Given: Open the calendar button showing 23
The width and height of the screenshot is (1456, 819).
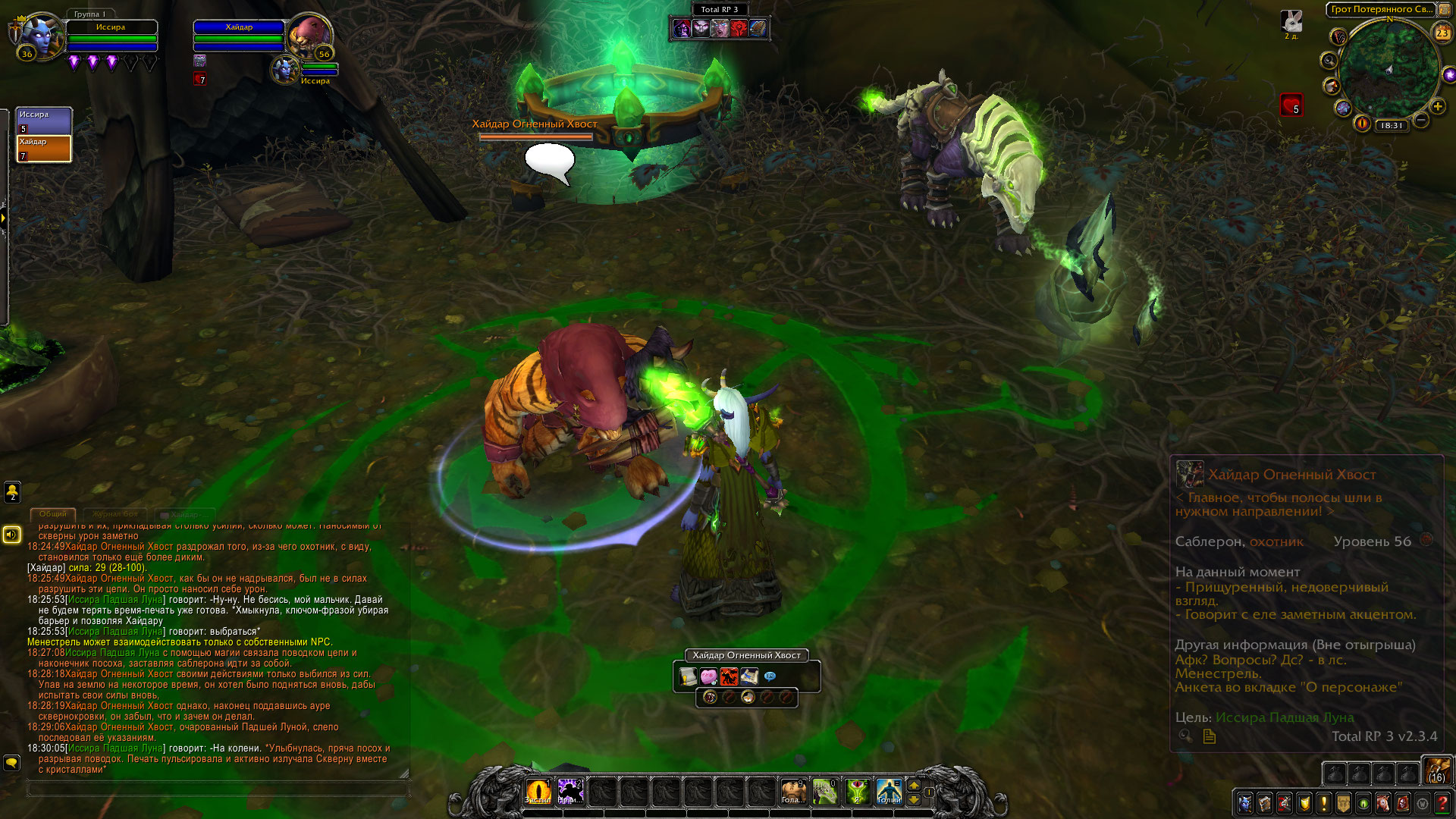Looking at the screenshot, I should 1442,33.
